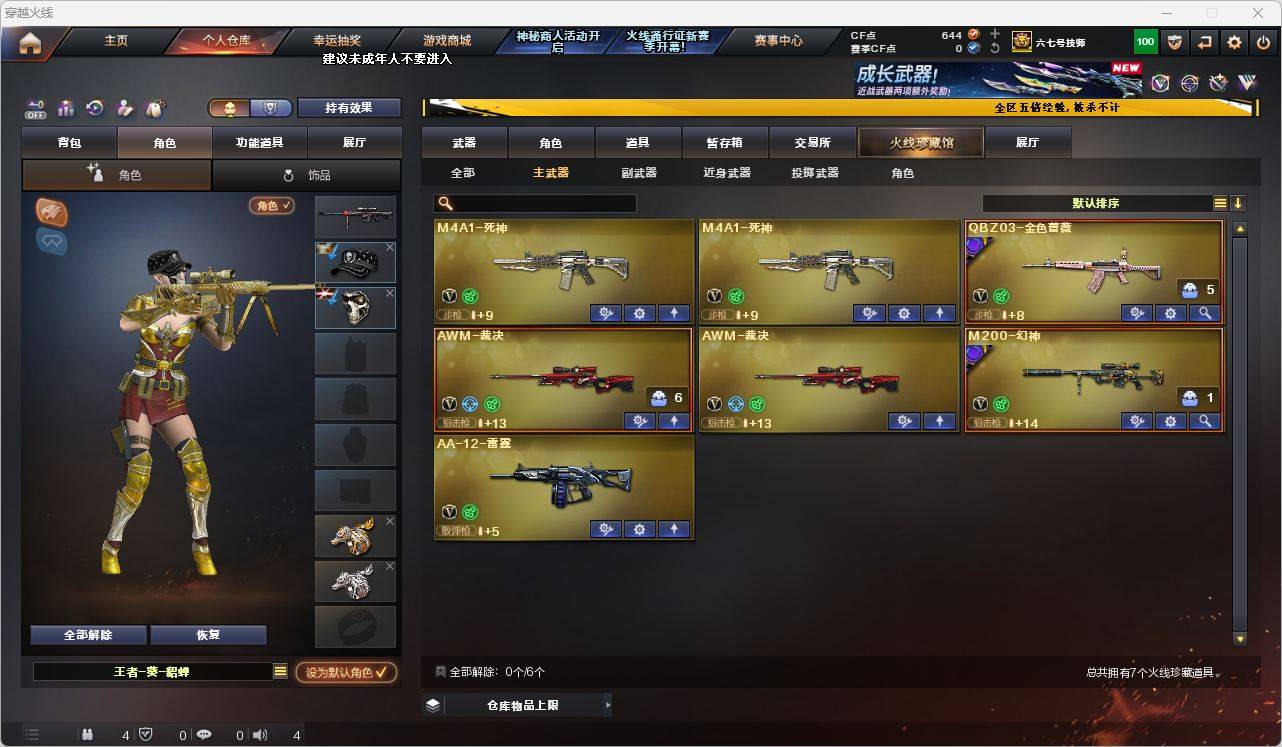Click the magnifier icon on M200-幻神 card
This screenshot has height=747, width=1282.
(1204, 421)
